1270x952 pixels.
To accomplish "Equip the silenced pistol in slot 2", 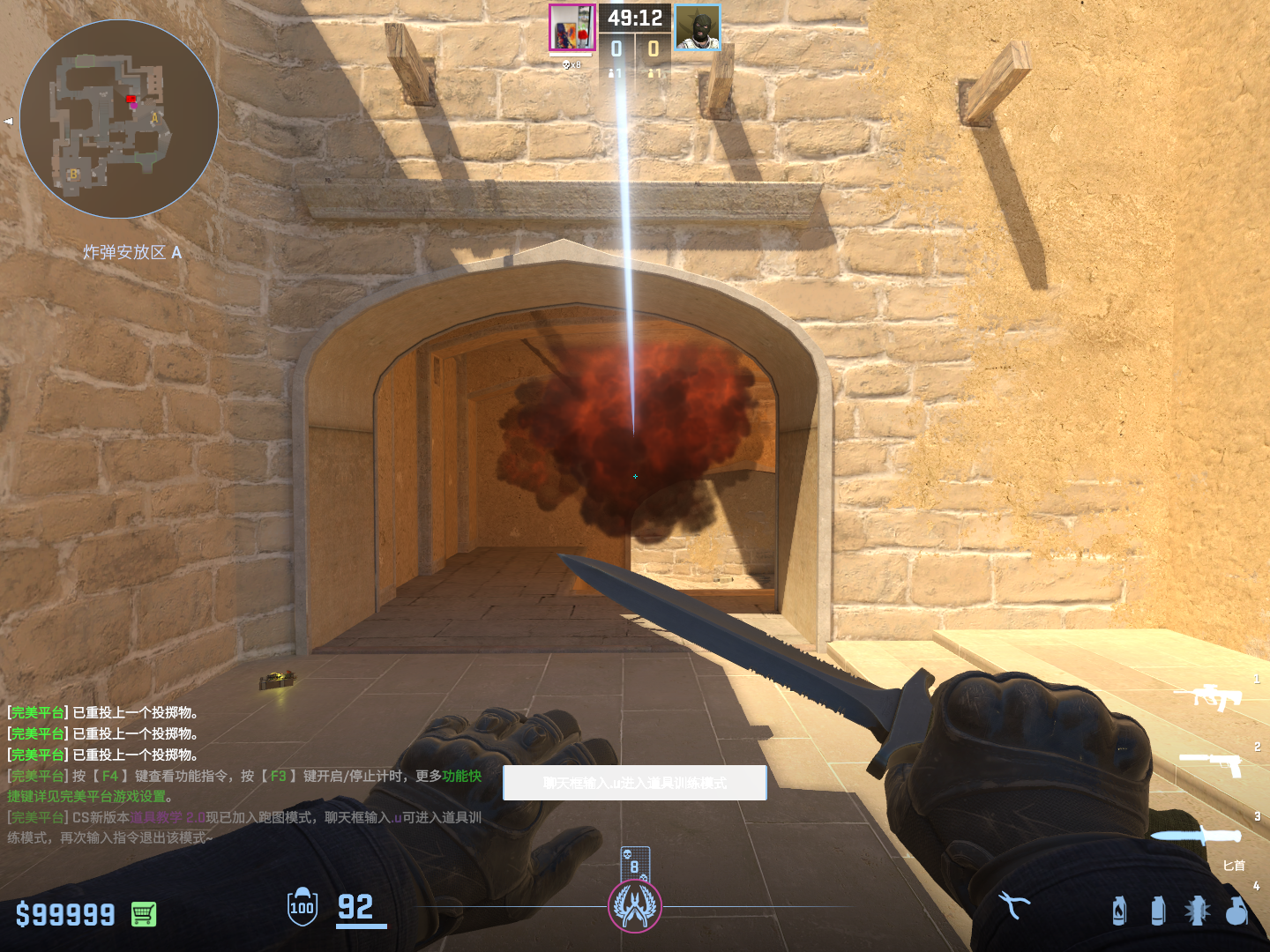I will tap(1212, 763).
